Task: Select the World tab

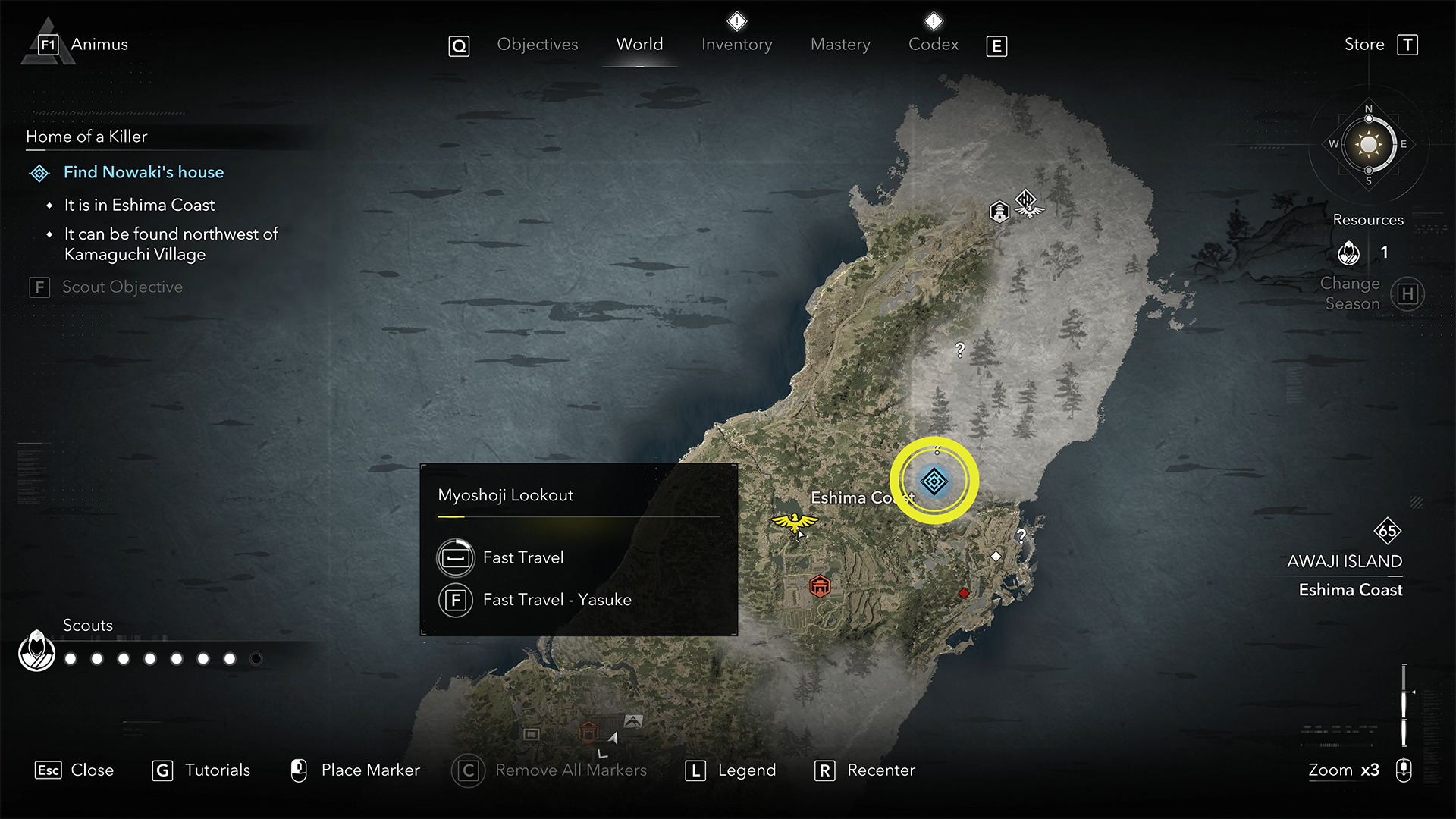Action: (639, 45)
